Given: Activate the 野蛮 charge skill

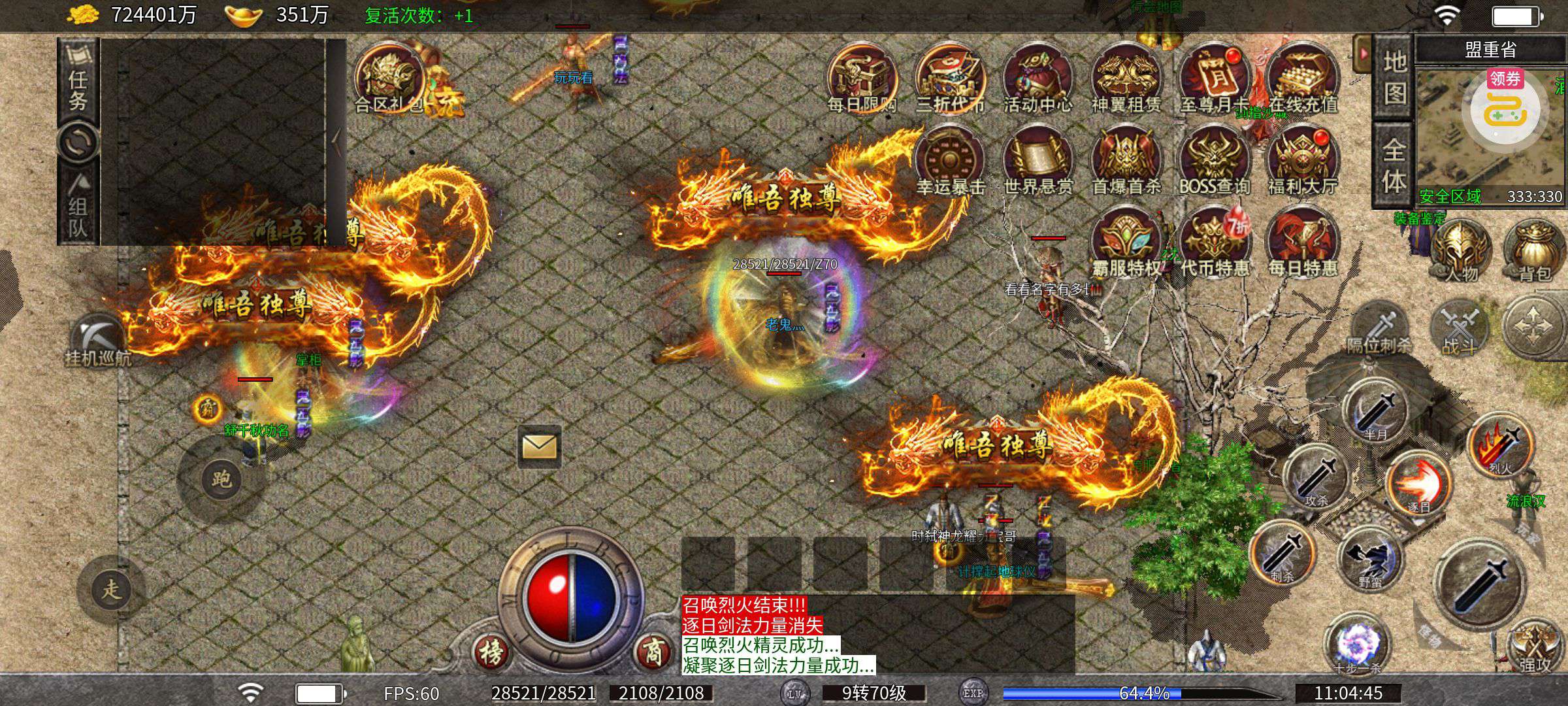Looking at the screenshot, I should tap(1371, 559).
